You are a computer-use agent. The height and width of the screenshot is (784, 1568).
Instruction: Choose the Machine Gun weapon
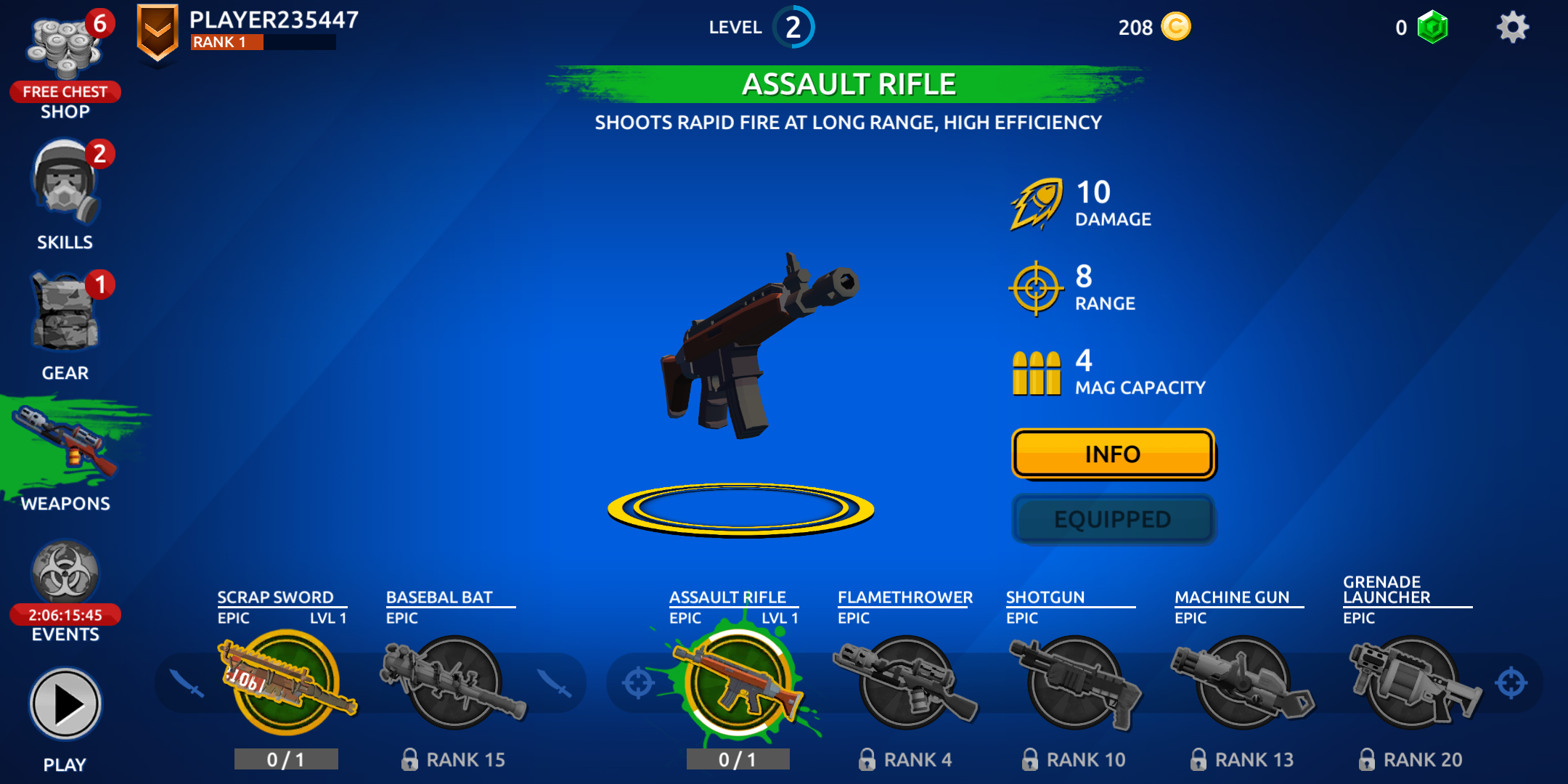tap(1243, 682)
